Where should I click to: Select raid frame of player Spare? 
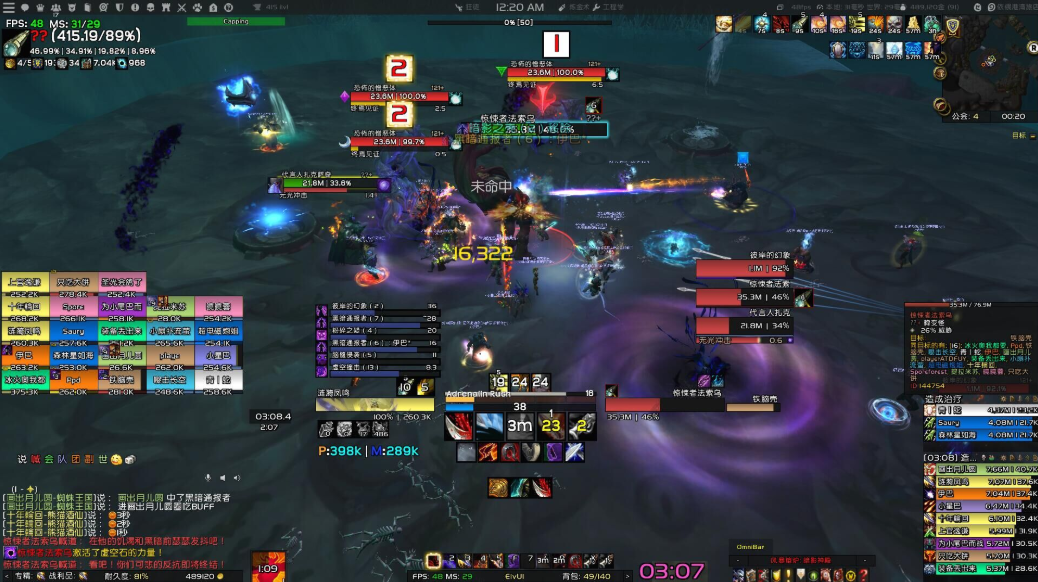click(73, 306)
